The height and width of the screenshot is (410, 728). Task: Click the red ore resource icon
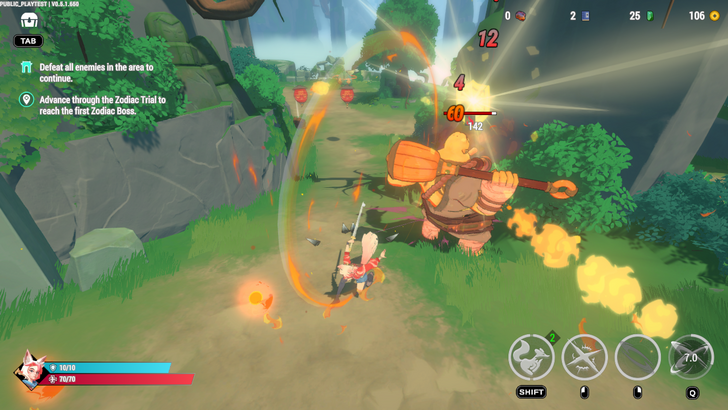(520, 16)
